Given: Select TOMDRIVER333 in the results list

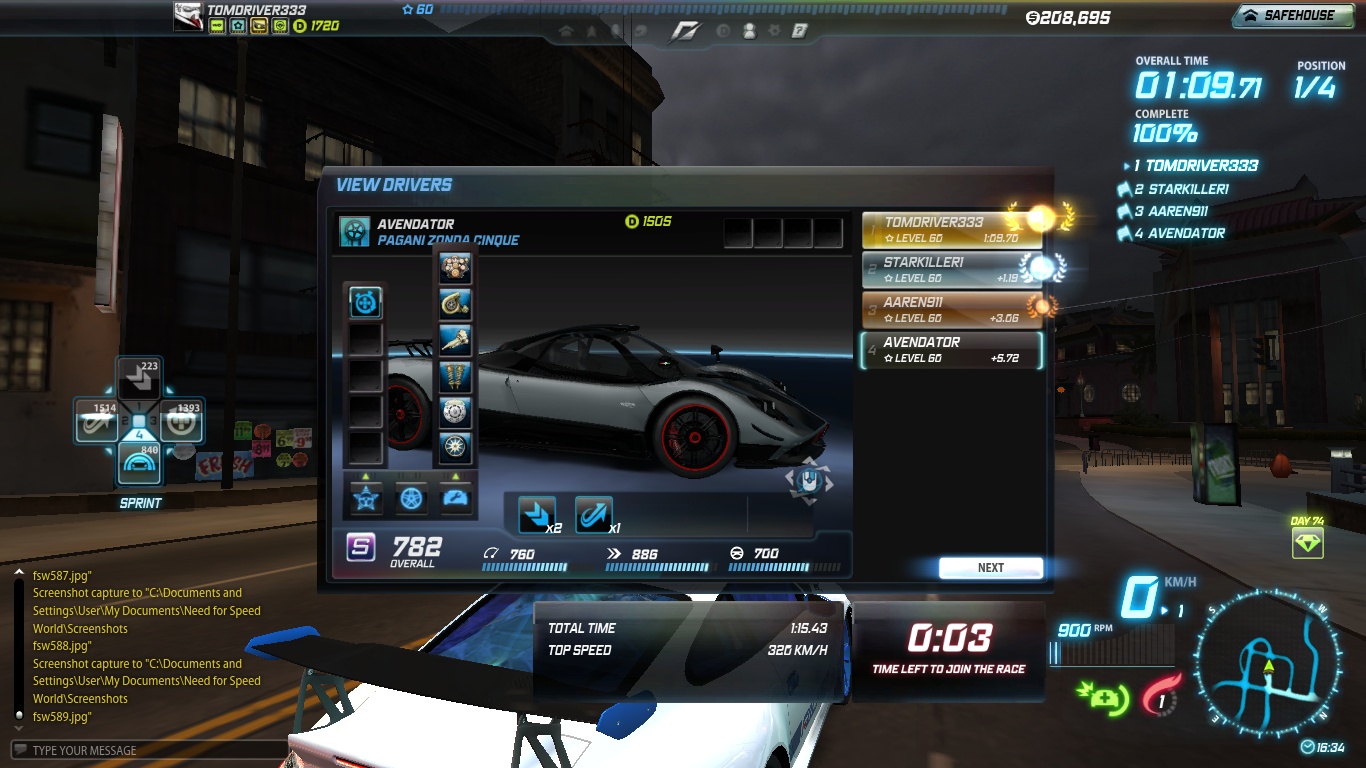Looking at the screenshot, I should [950, 230].
